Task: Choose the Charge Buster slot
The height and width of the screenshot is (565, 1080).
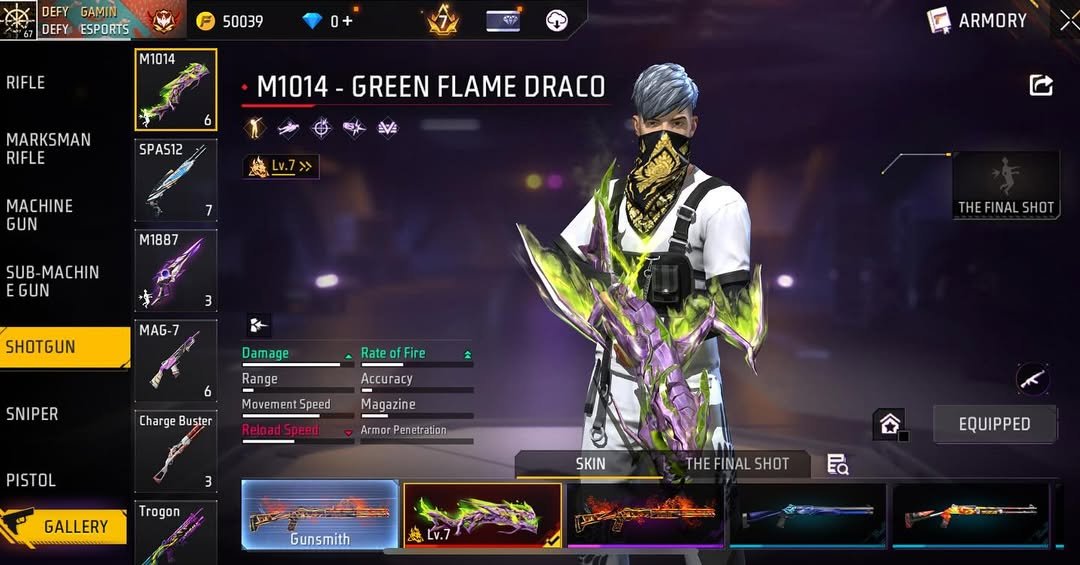Action: click(175, 451)
